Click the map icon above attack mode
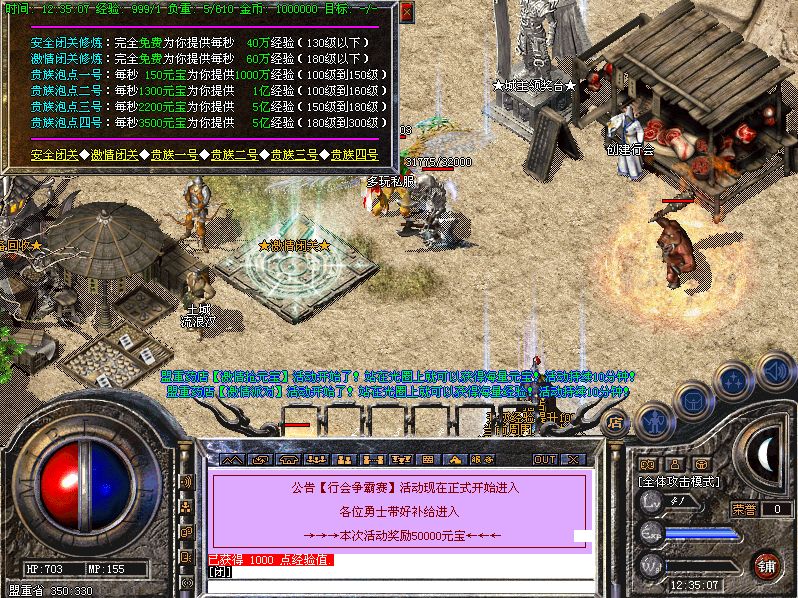The width and height of the screenshot is (798, 598). click(648, 464)
